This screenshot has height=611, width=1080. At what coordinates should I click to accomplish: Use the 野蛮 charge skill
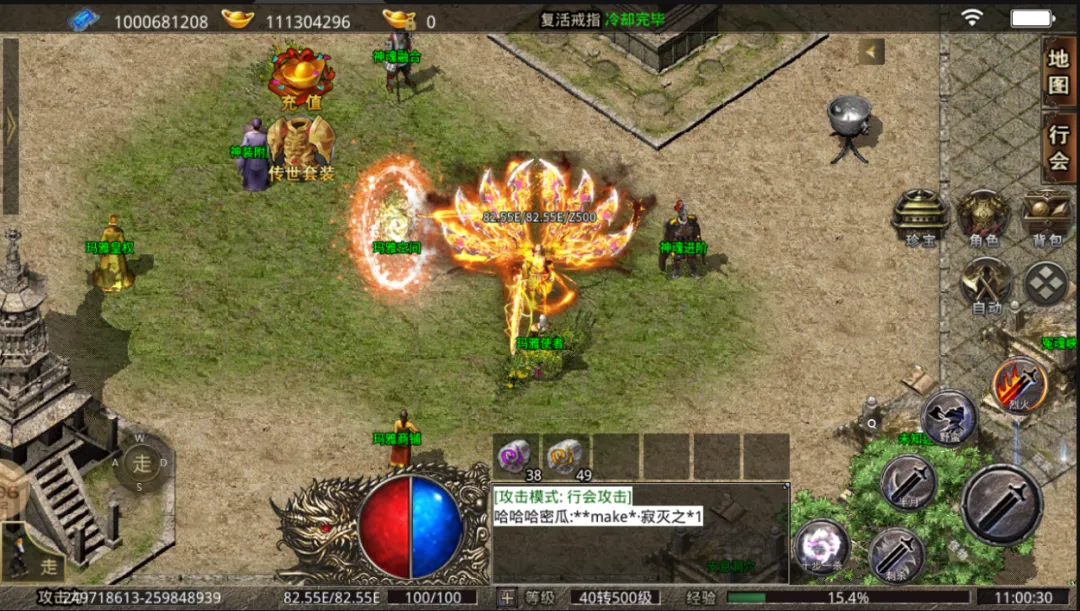948,417
